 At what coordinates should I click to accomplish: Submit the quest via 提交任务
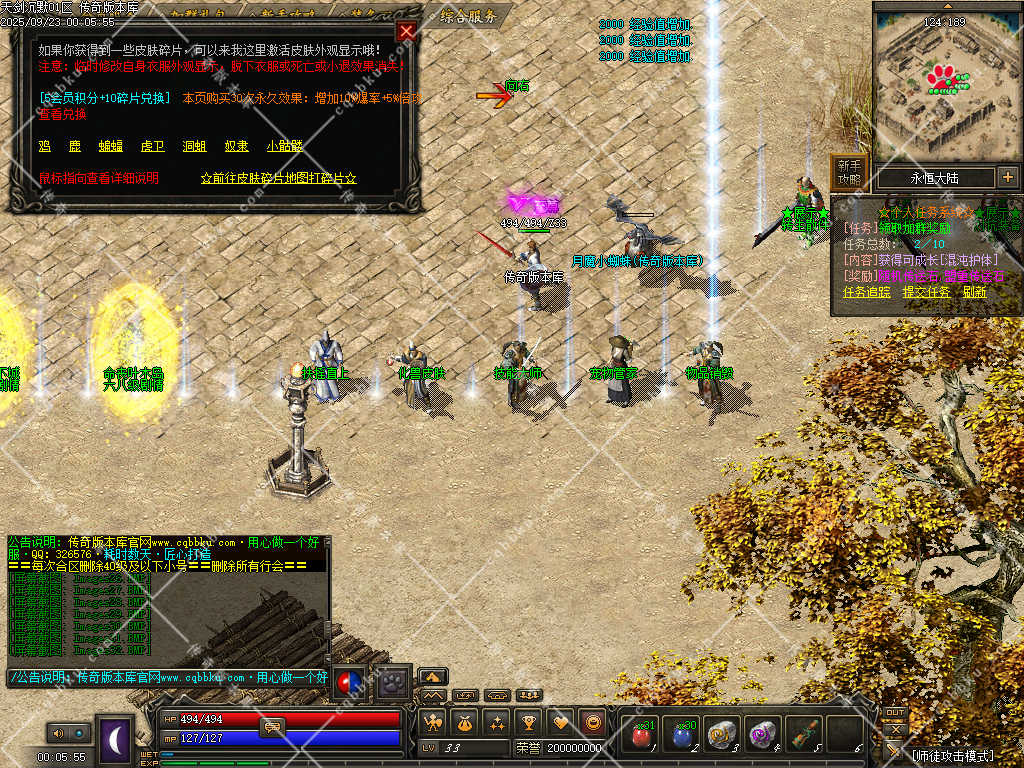926,292
